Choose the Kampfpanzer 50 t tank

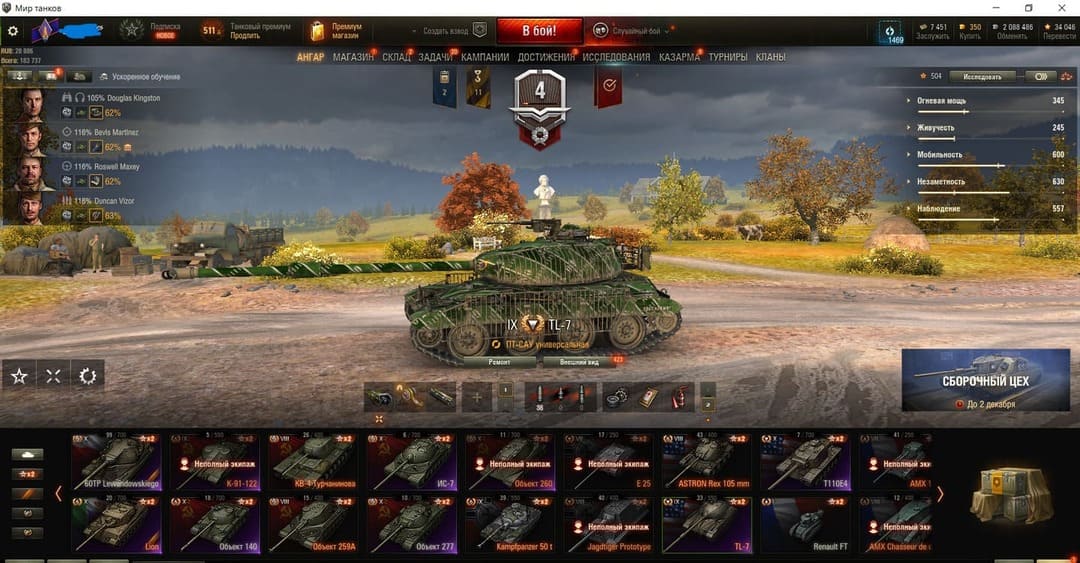click(511, 525)
